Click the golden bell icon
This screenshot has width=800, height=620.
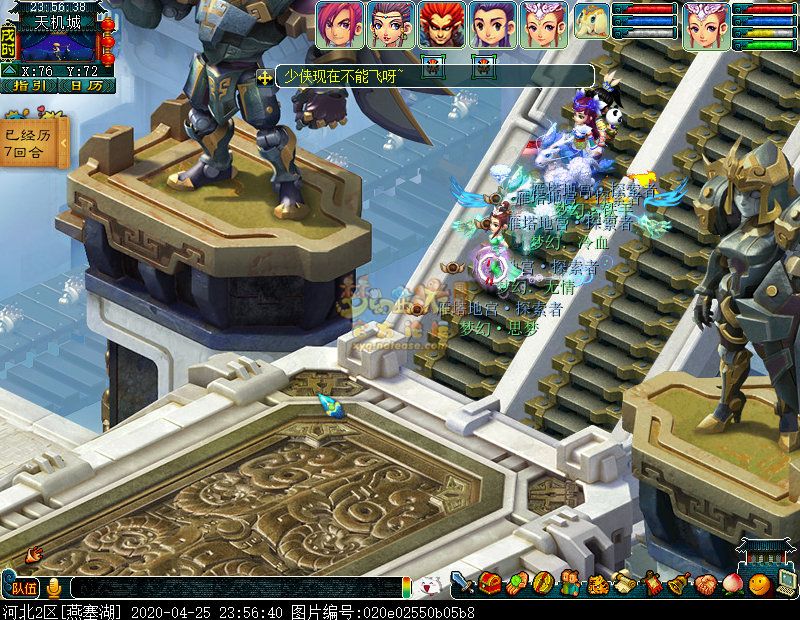tap(679, 583)
